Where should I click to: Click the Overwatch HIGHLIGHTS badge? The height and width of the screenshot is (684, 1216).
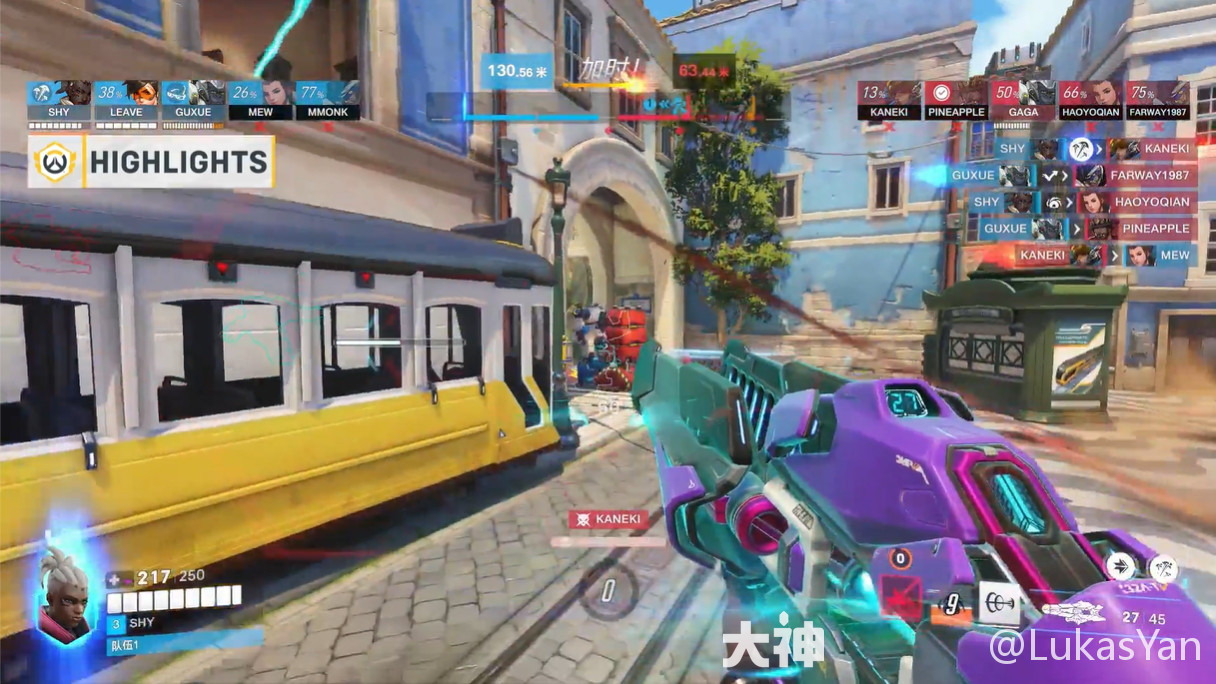click(x=151, y=163)
